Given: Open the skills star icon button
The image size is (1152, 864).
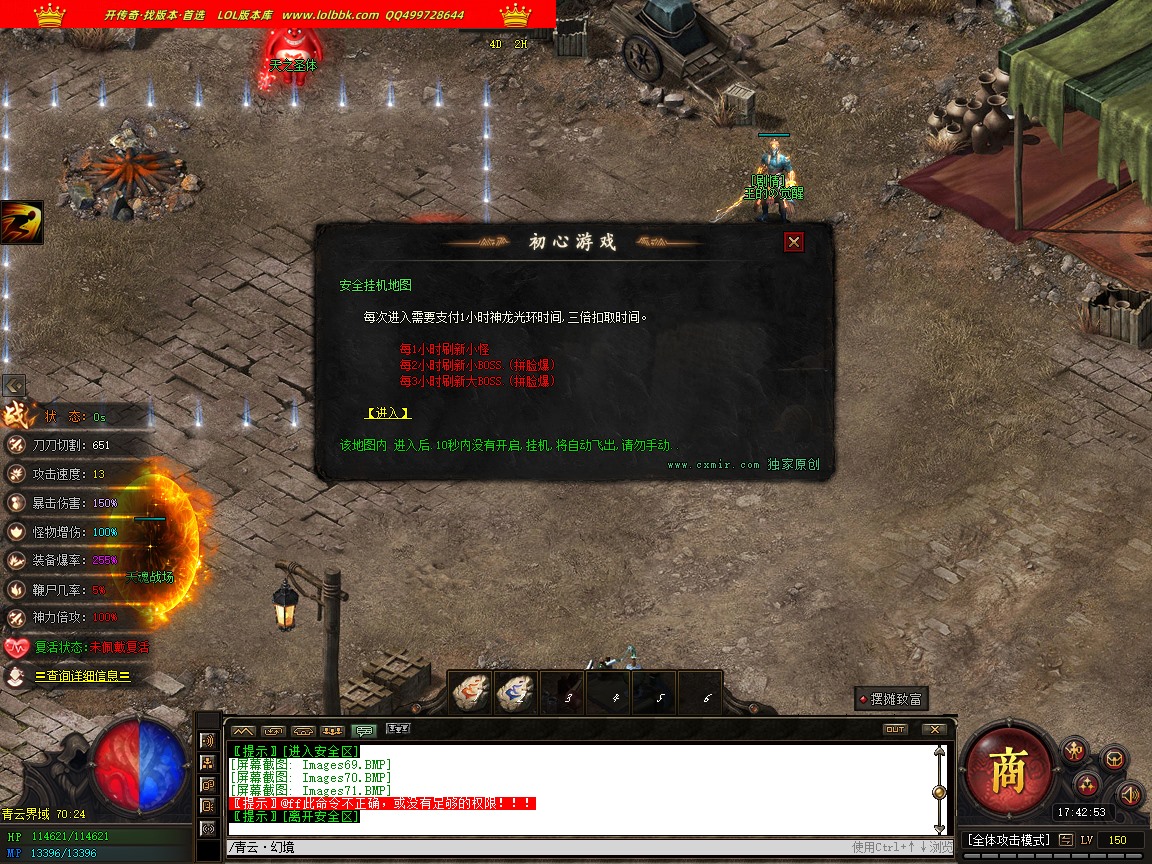Looking at the screenshot, I should coord(1088,783).
